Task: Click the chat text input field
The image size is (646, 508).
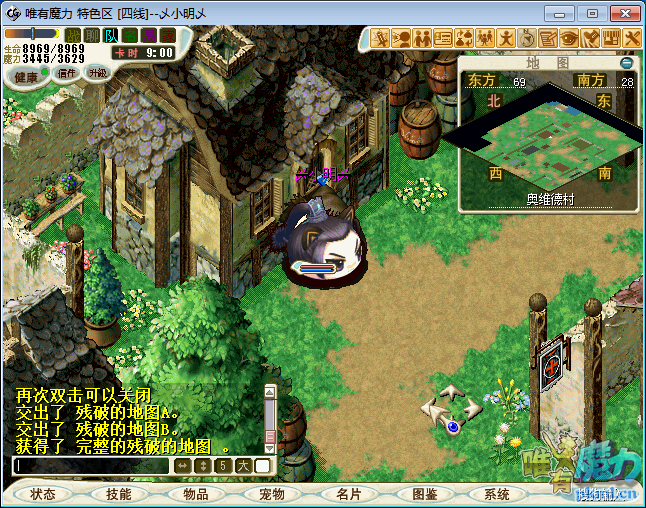Action: 92,465
